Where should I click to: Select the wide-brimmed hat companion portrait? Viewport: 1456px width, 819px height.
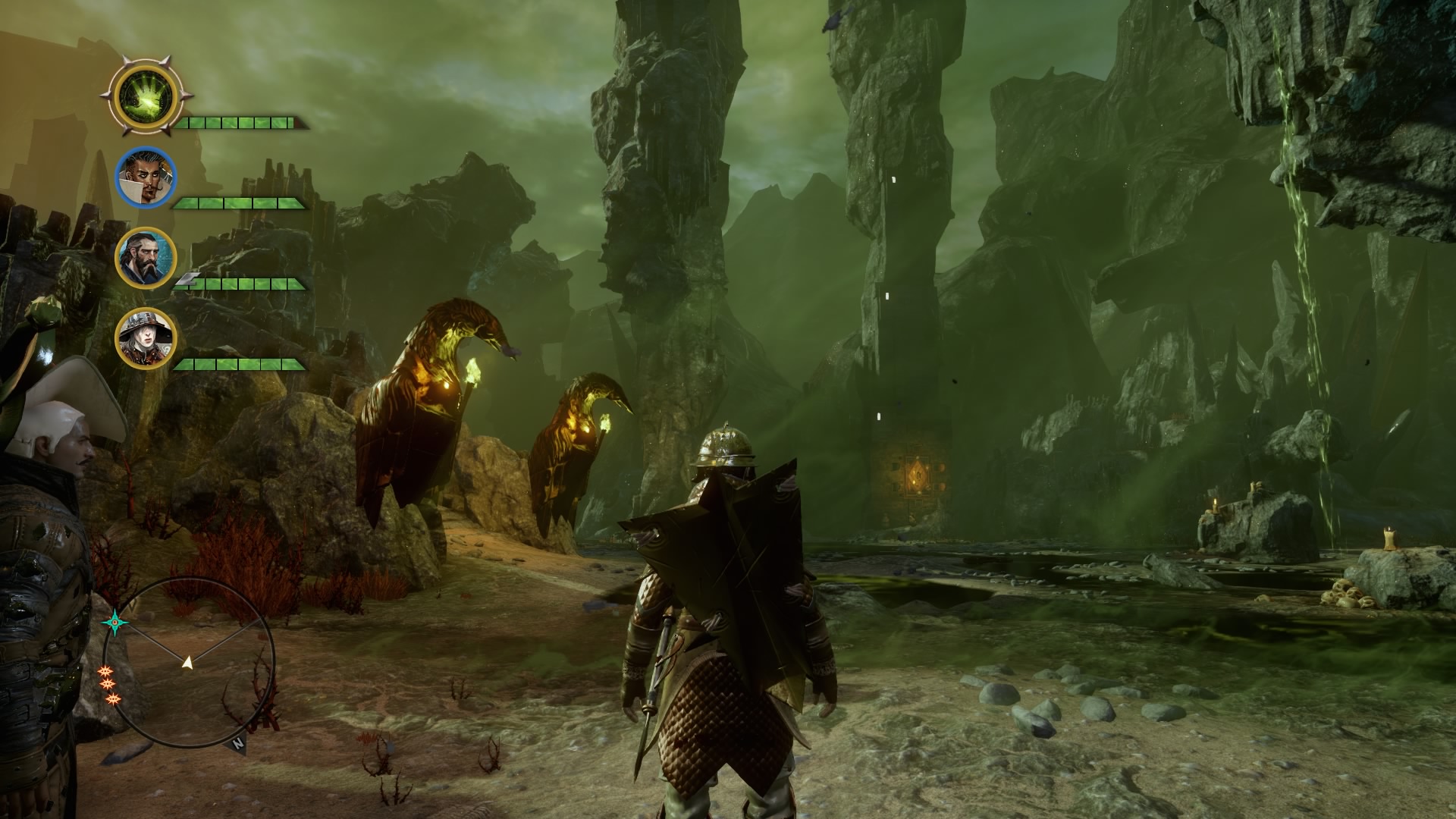(146, 338)
